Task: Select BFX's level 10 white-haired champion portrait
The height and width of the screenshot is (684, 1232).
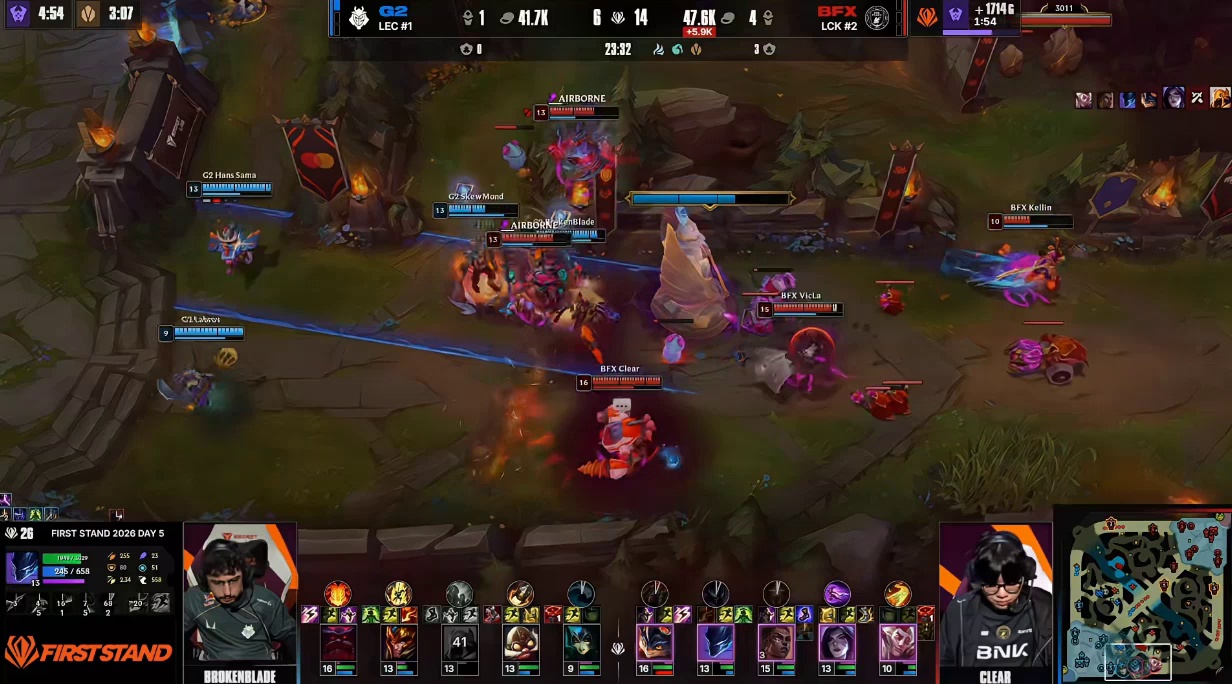Action: coord(897,643)
